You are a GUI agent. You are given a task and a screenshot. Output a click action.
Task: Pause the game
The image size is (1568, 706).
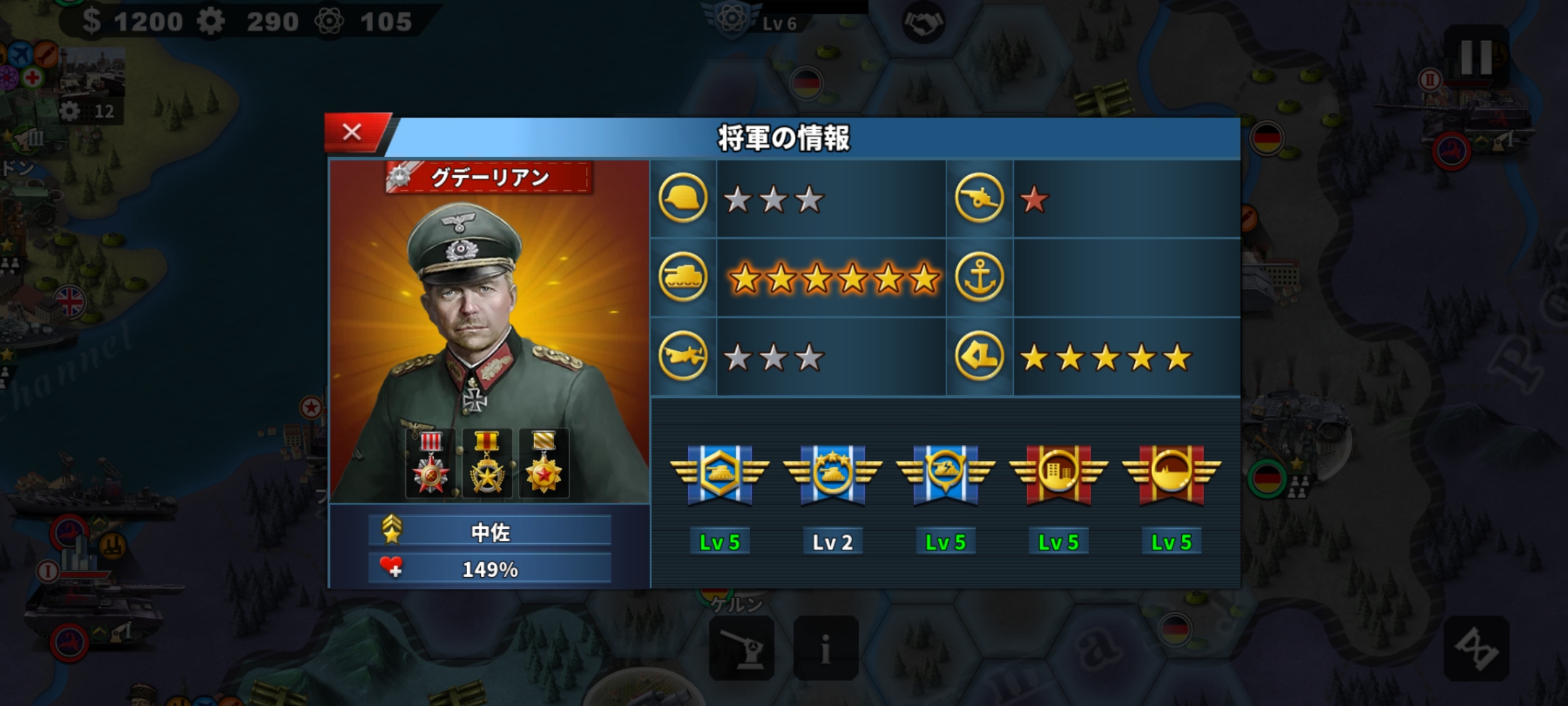click(x=1476, y=58)
